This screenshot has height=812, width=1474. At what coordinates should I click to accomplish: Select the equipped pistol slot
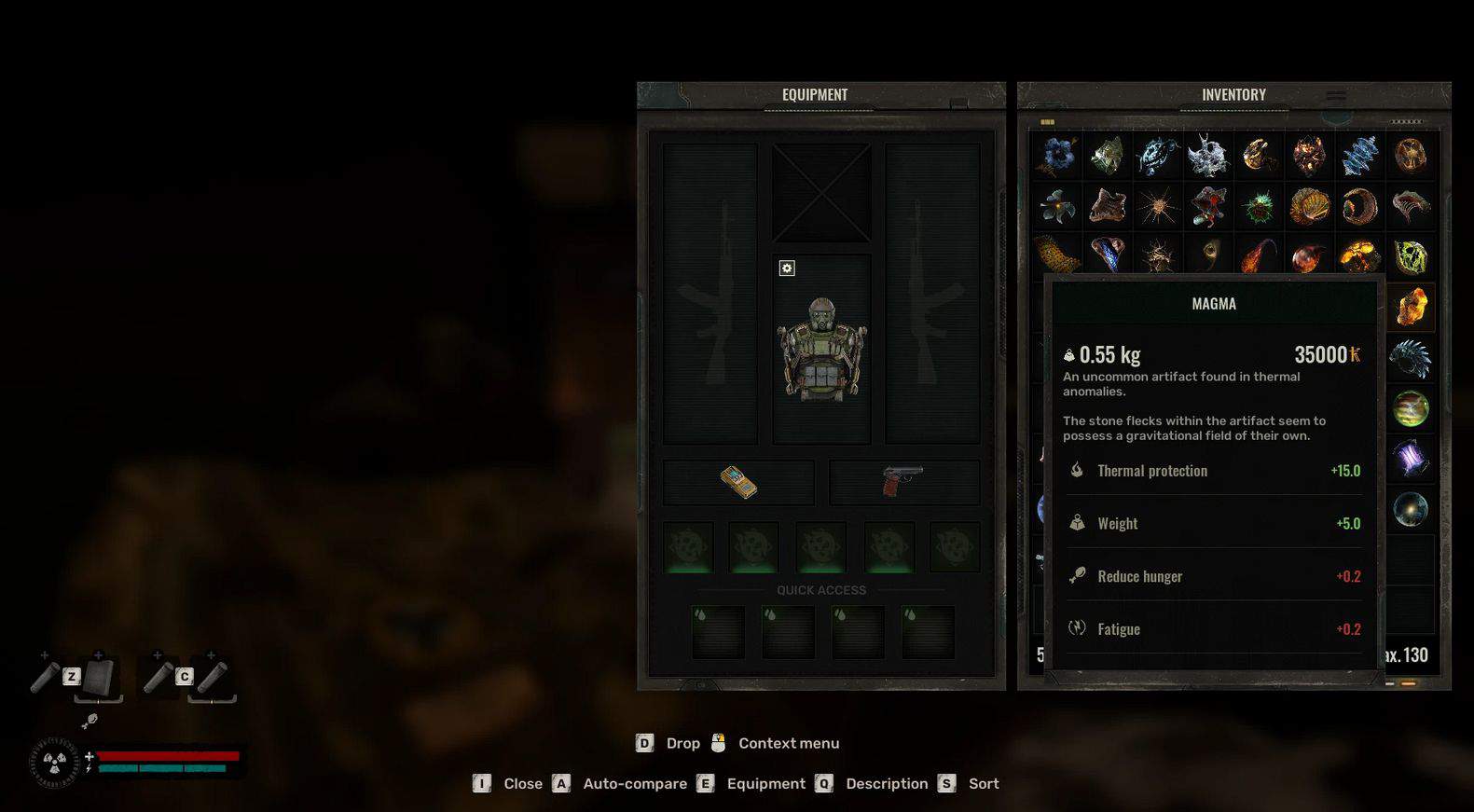[903, 482]
